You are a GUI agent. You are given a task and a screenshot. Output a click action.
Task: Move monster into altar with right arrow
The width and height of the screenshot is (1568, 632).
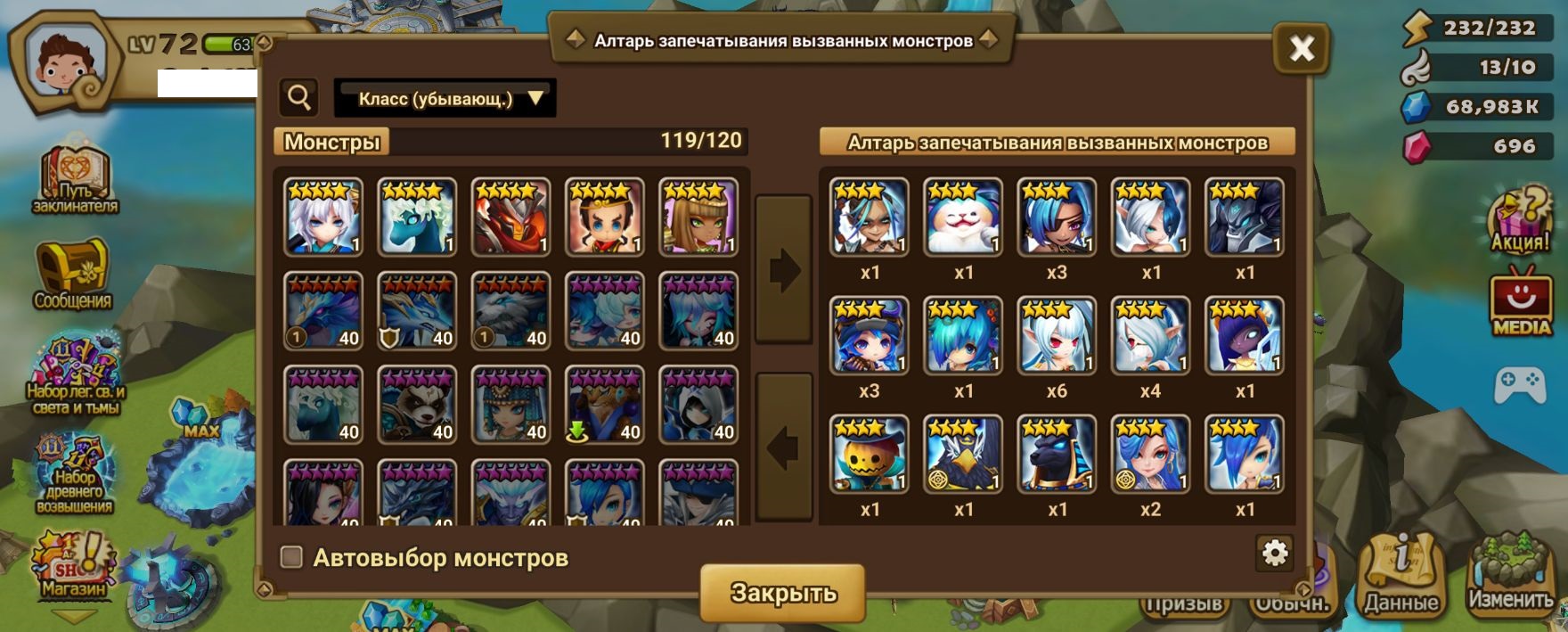[x=784, y=270]
